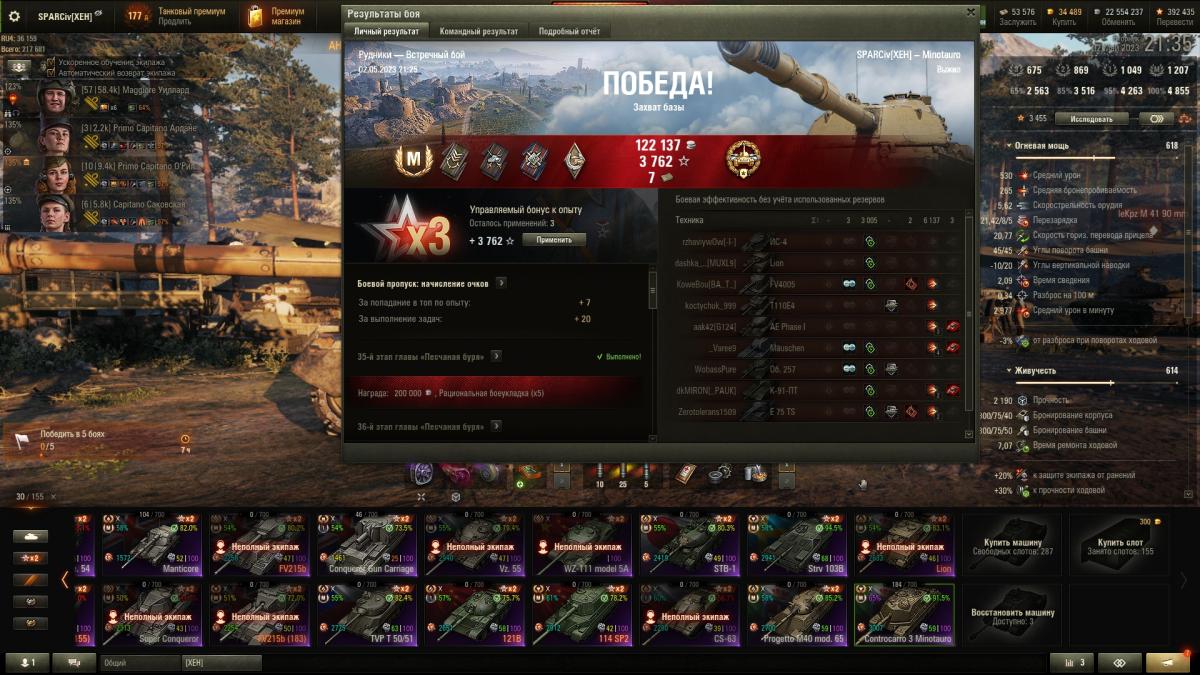Buy a new garage slot with Купить слот
This screenshot has width=1200, height=675.
coord(1119,543)
